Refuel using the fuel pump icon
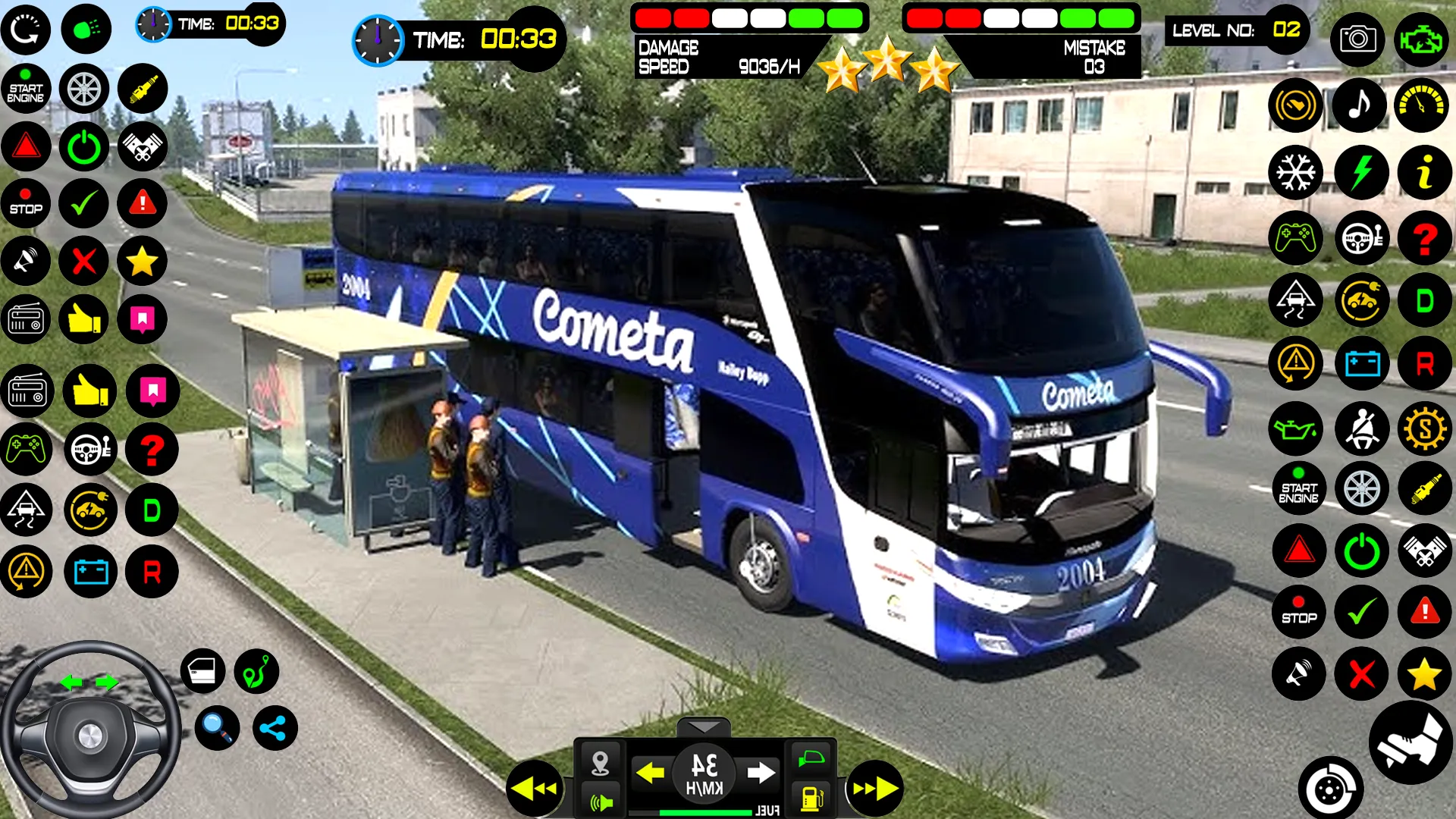 813,798
